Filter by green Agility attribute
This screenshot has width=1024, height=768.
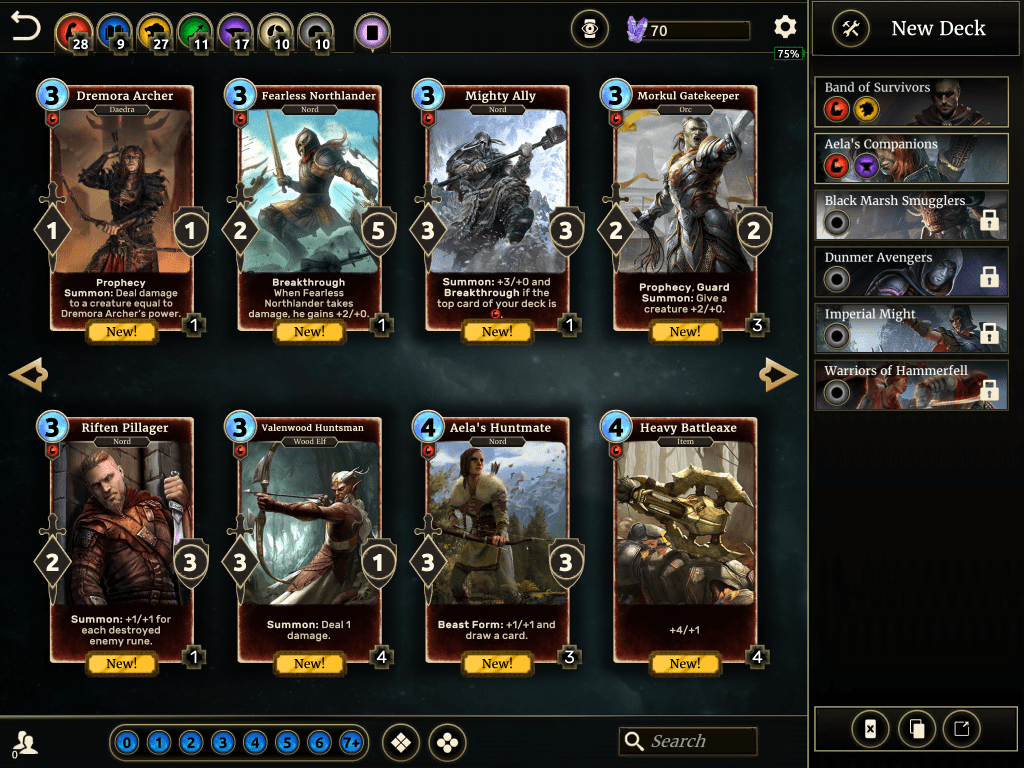coord(194,31)
